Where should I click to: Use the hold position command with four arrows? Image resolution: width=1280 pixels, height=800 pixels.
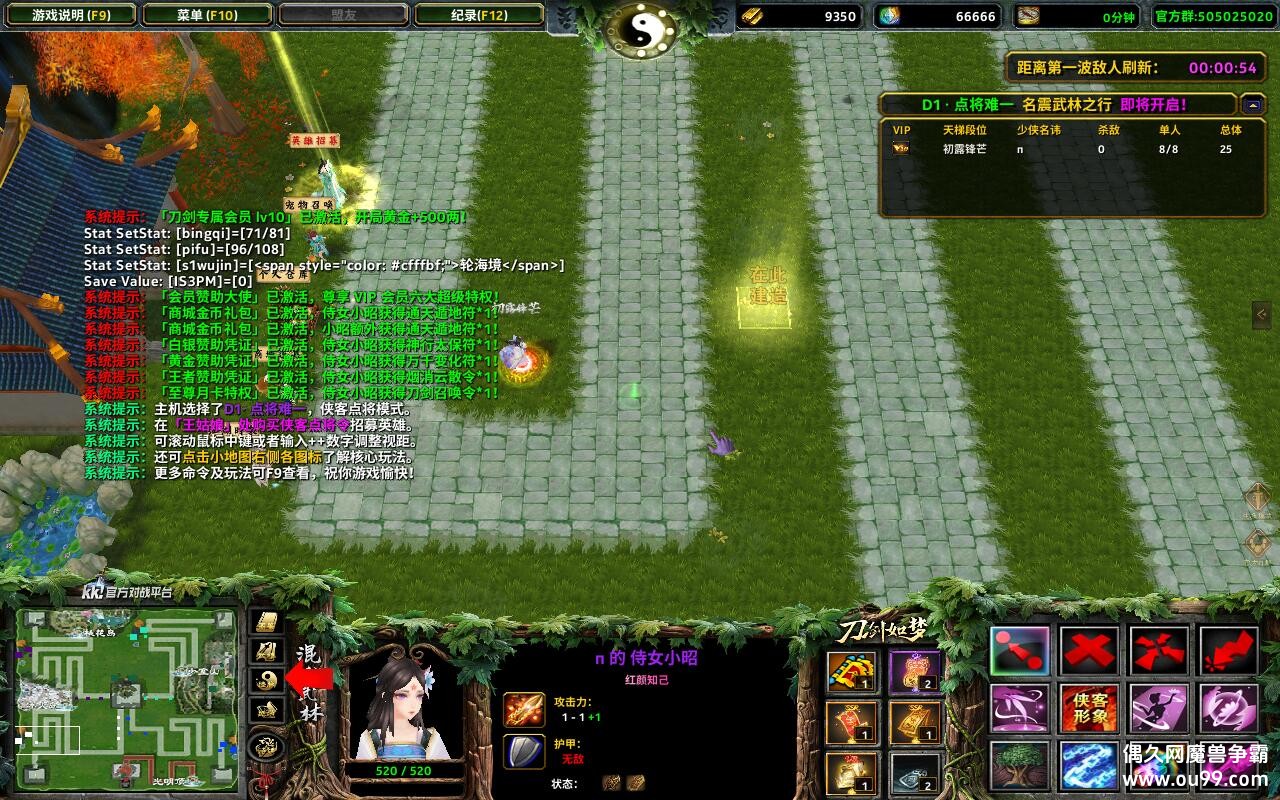[x=1159, y=651]
